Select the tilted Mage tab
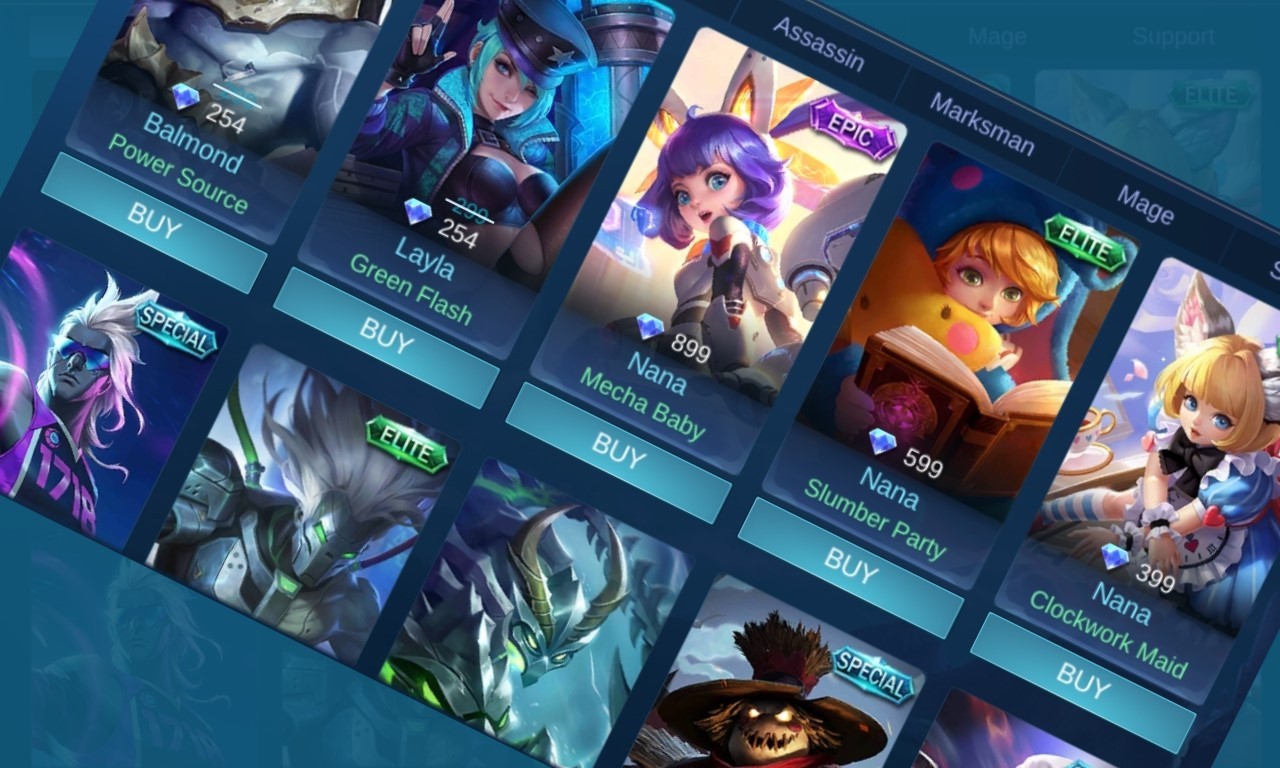This screenshot has height=768, width=1280. click(x=1145, y=205)
